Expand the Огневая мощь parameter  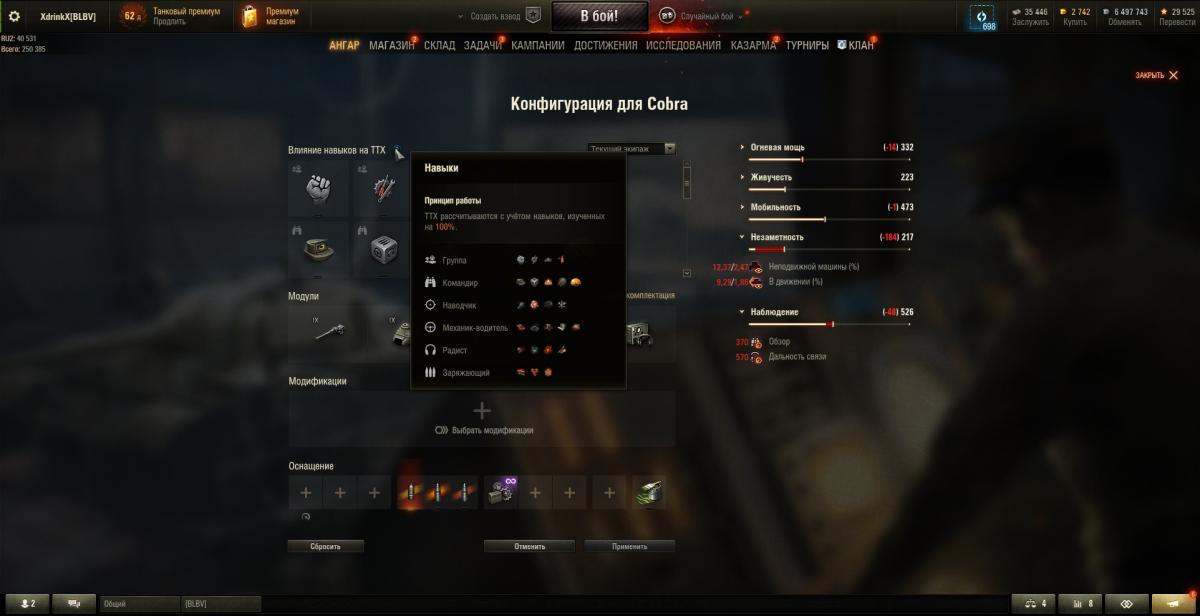tap(777, 147)
